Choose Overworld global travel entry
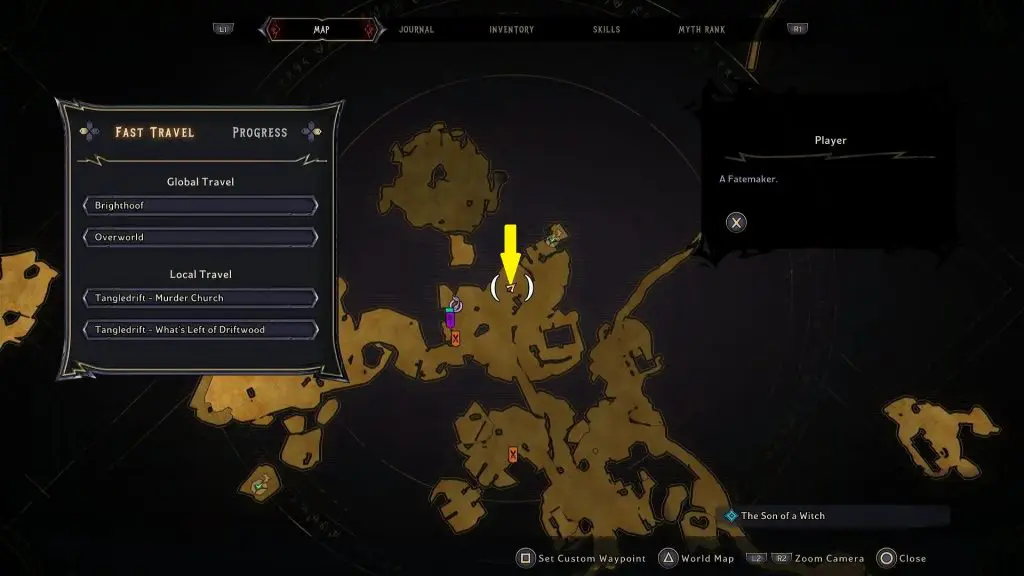Viewport: 1024px width, 576px height. click(201, 238)
